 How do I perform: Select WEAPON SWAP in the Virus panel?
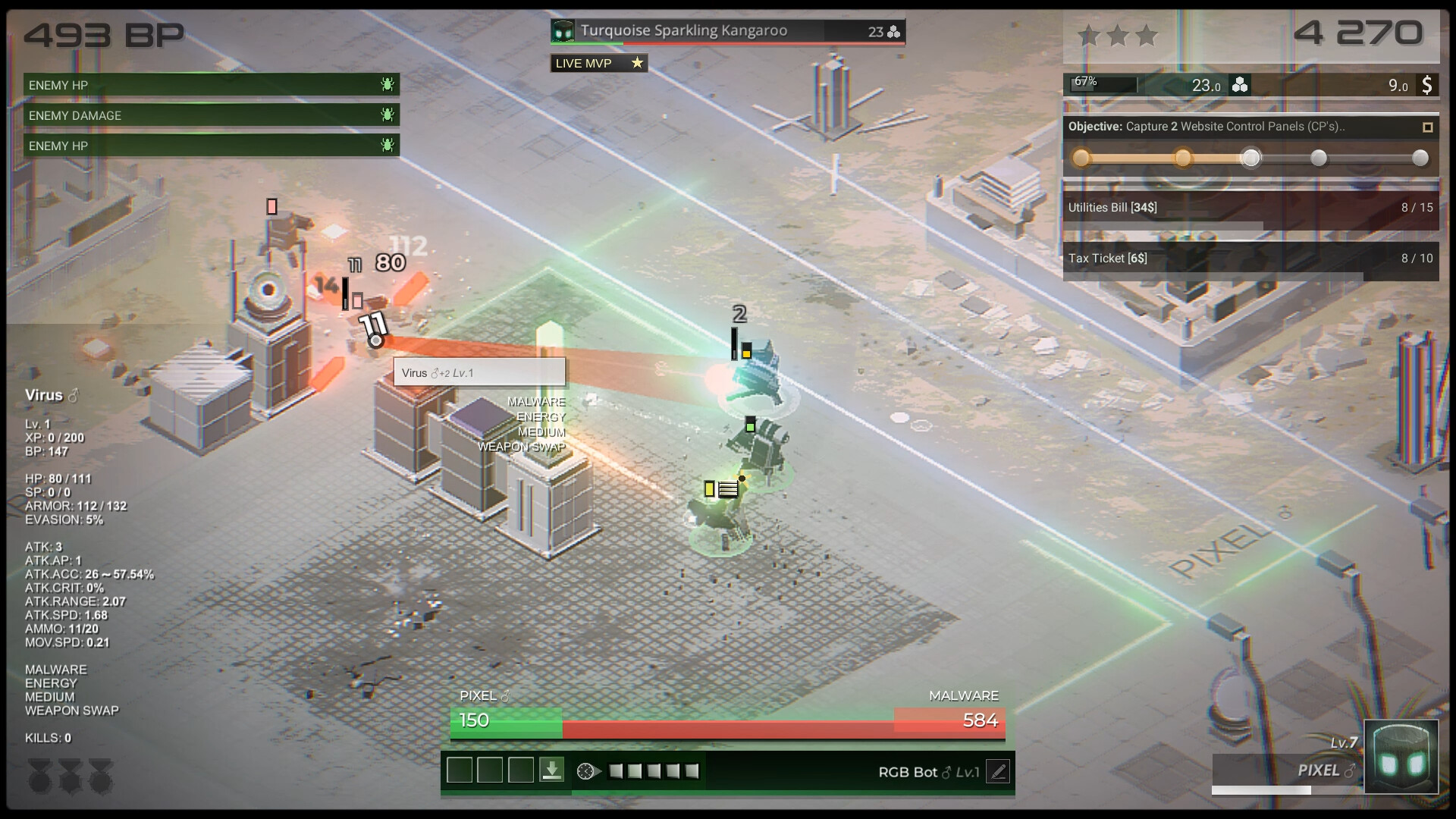tap(72, 711)
